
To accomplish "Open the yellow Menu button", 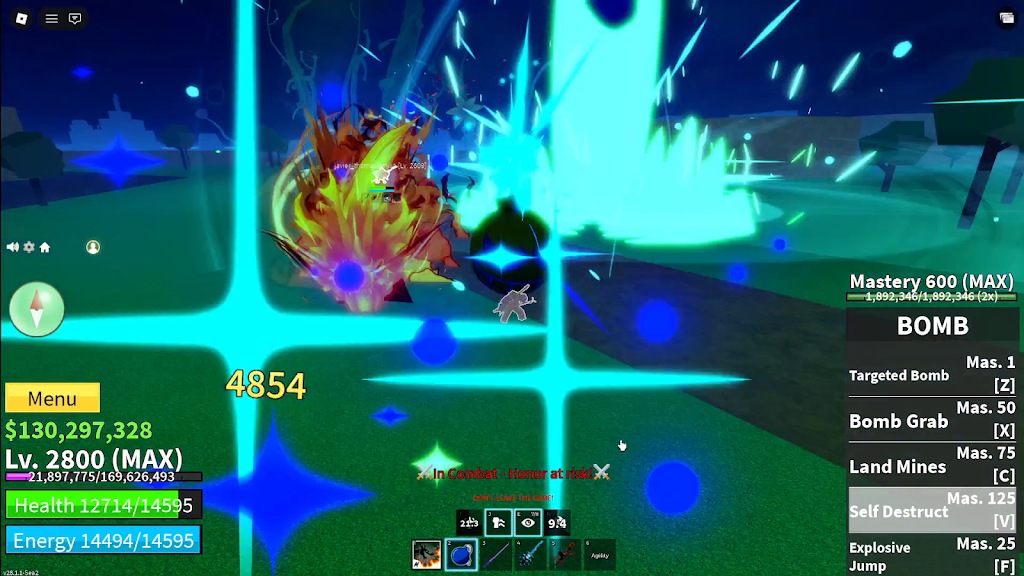I will (52, 398).
